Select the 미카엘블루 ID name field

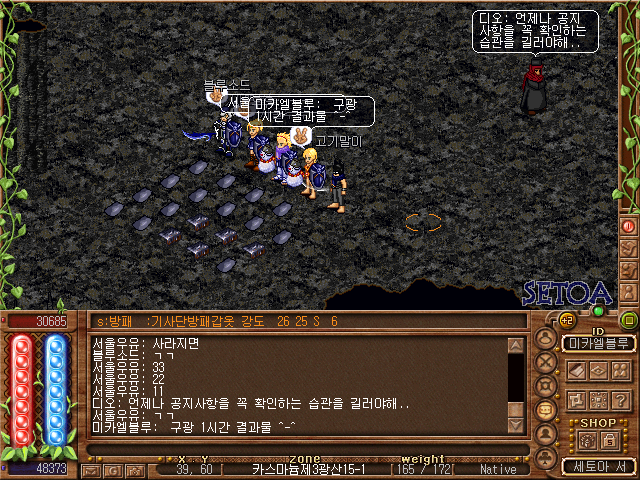(598, 343)
